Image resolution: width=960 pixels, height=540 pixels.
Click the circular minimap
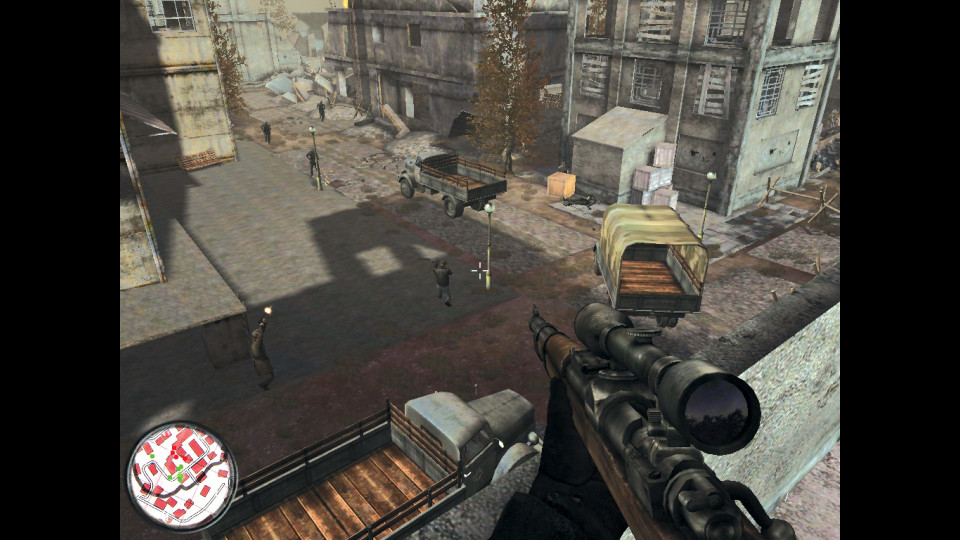(x=181, y=476)
